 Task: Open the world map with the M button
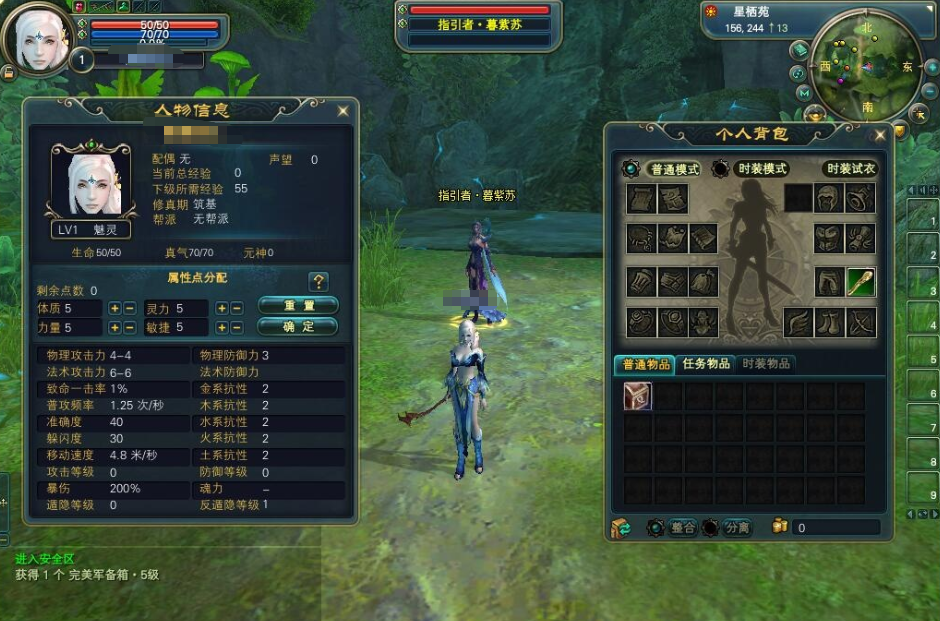click(804, 93)
